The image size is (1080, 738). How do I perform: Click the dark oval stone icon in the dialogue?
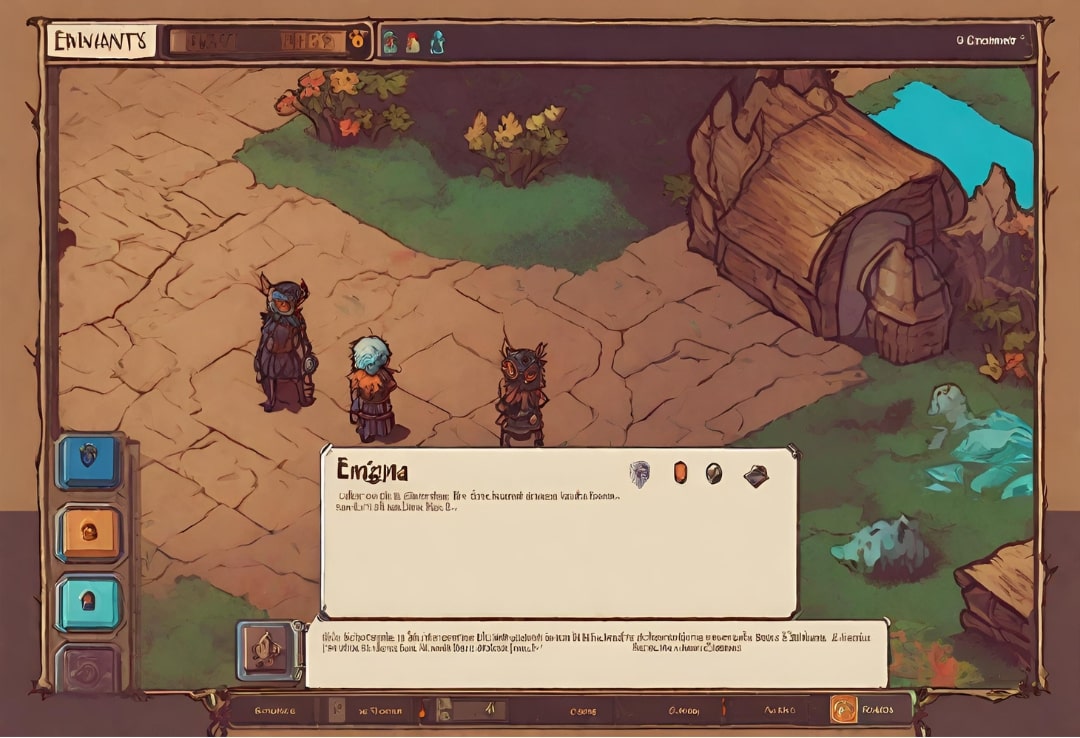pos(714,473)
